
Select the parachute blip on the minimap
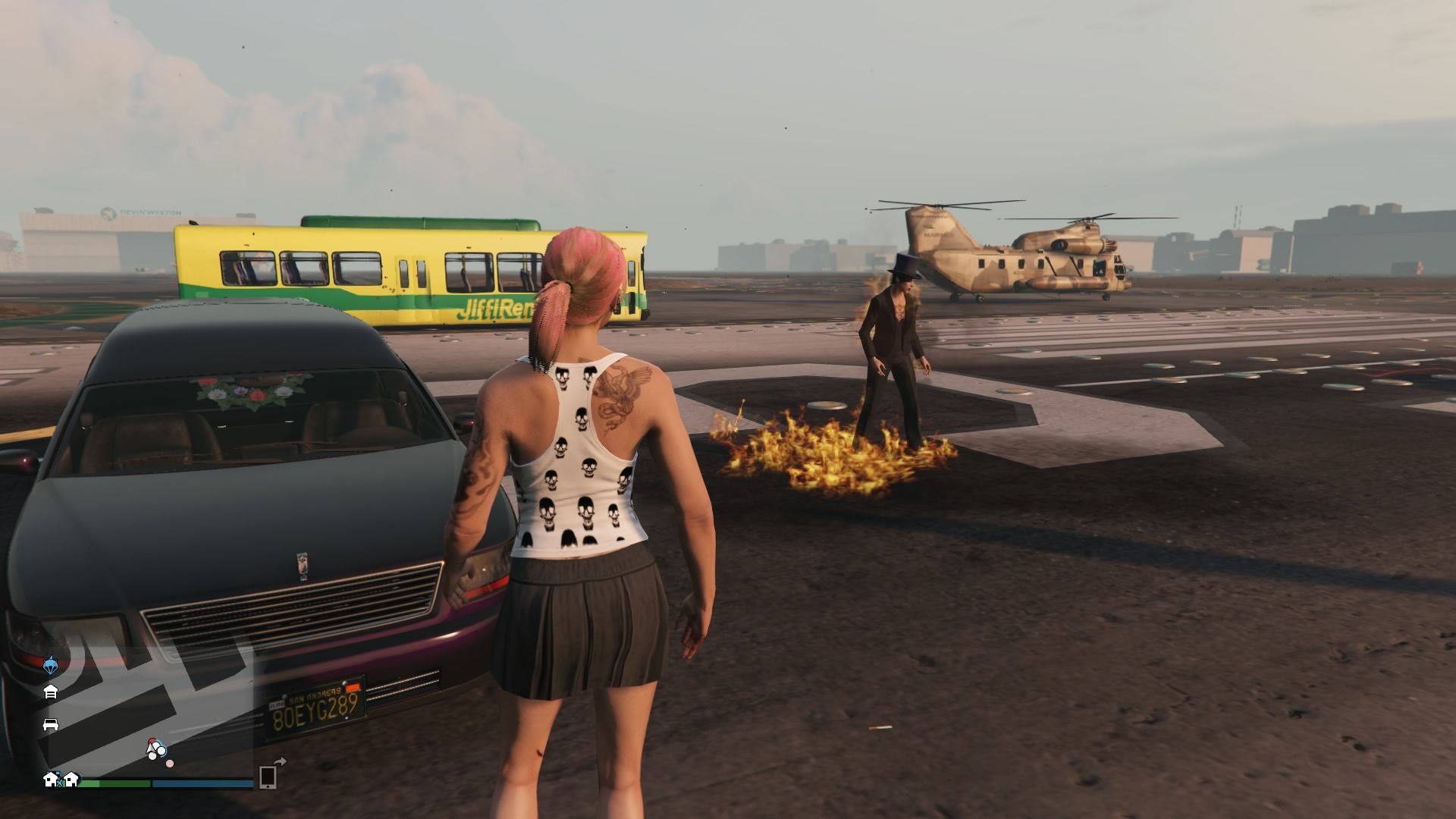pos(52,664)
